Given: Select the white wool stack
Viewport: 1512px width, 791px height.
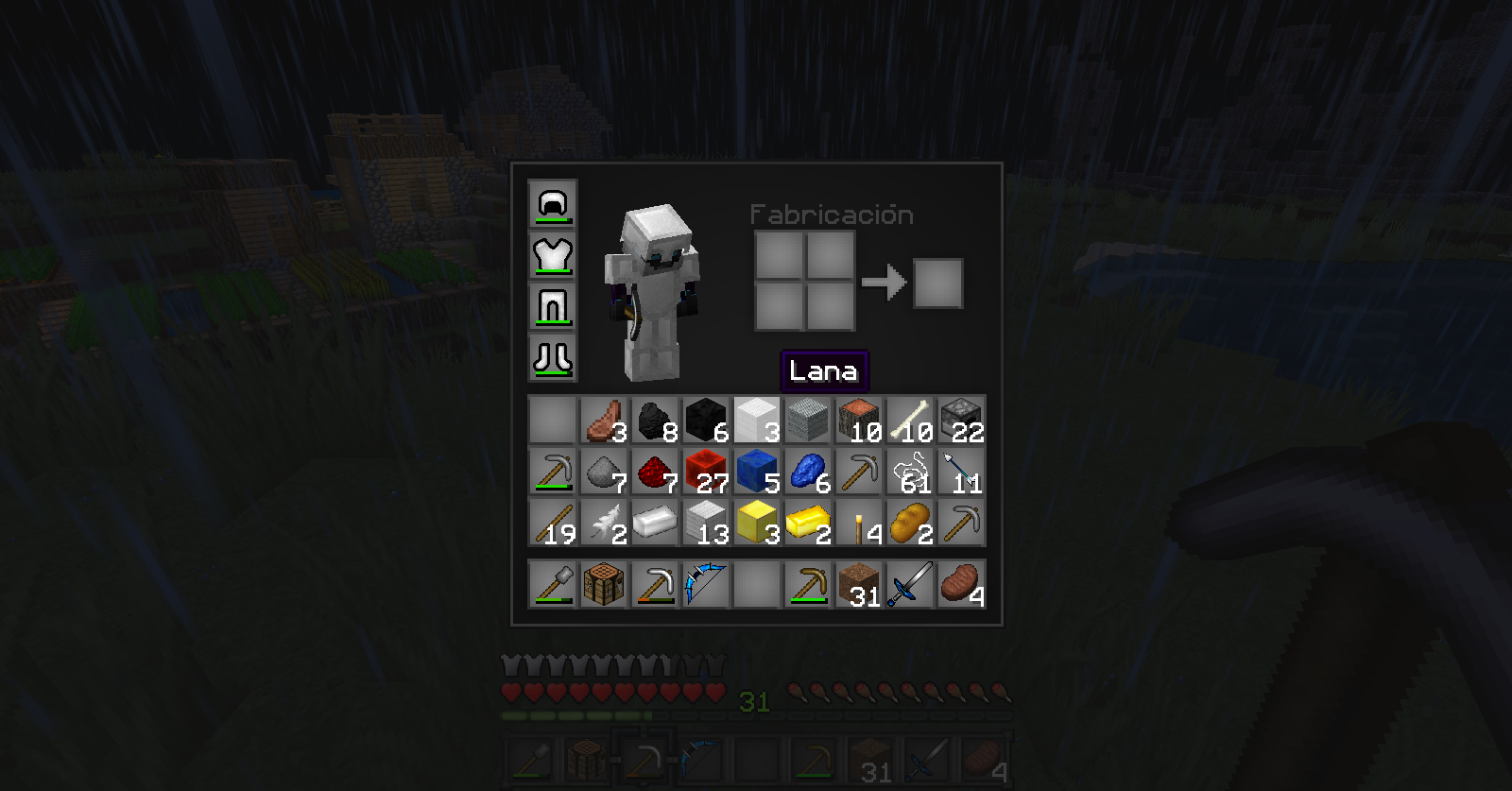Looking at the screenshot, I should [757, 420].
